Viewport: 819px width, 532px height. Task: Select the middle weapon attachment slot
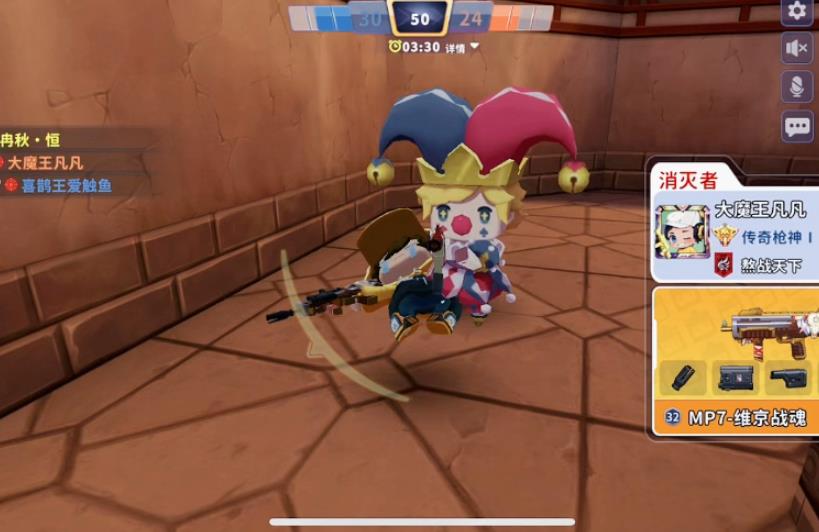click(734, 379)
